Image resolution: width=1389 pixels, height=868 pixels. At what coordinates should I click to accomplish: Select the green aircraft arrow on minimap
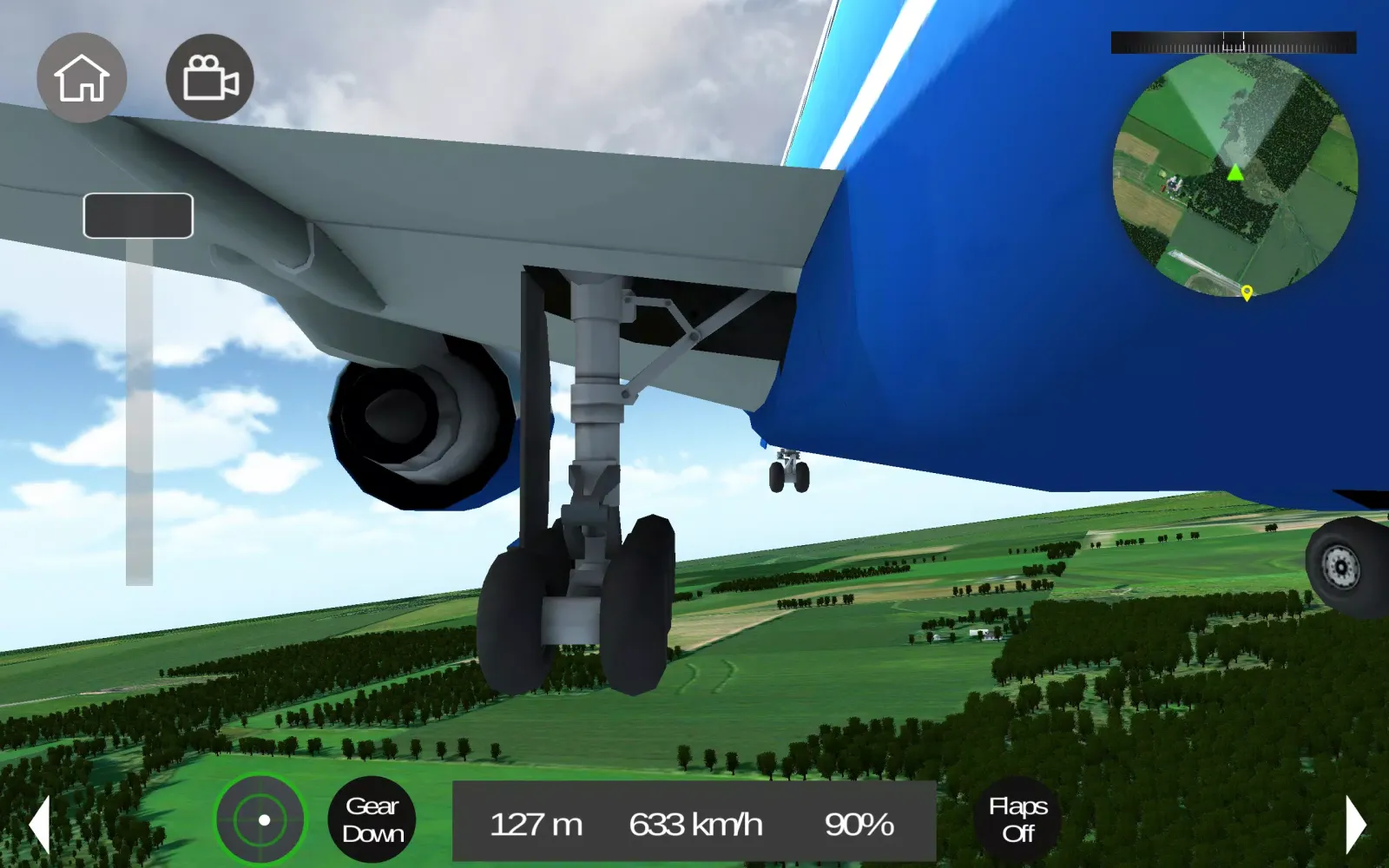[1236, 174]
